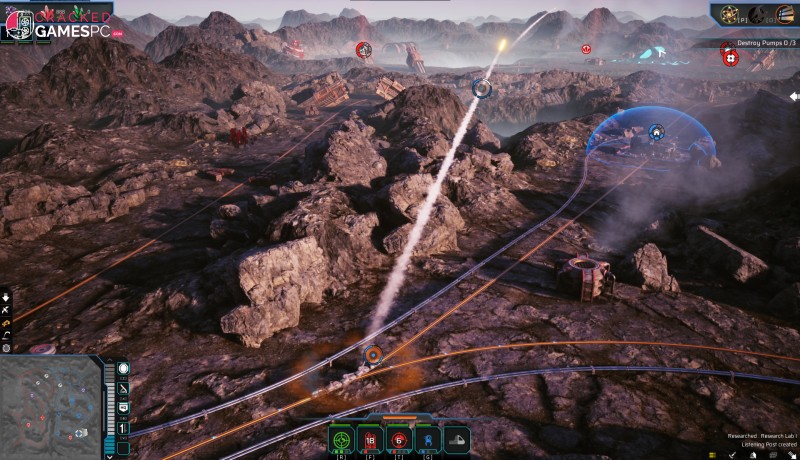Select the crossed-tools command icon

6,310
